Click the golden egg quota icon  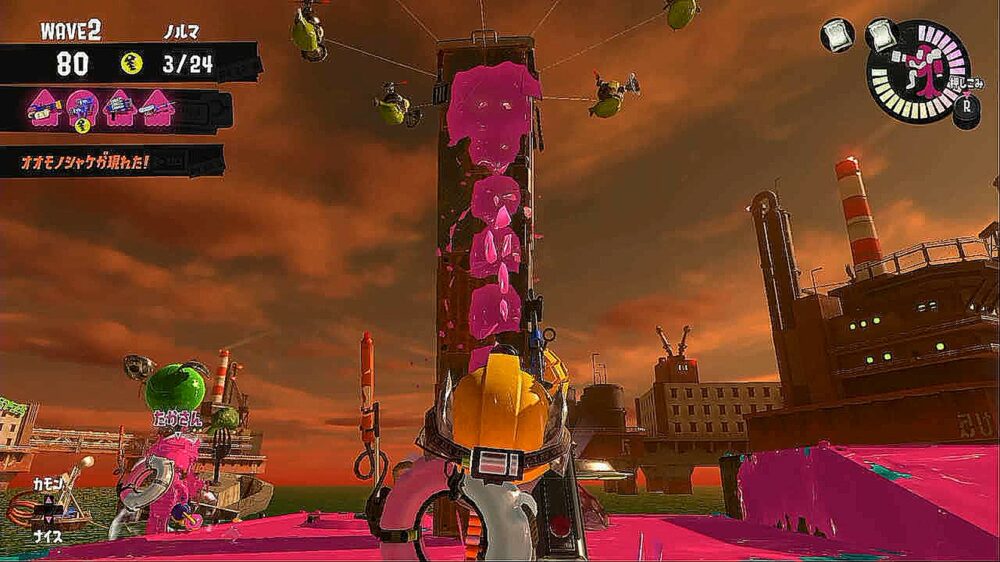coord(131,64)
